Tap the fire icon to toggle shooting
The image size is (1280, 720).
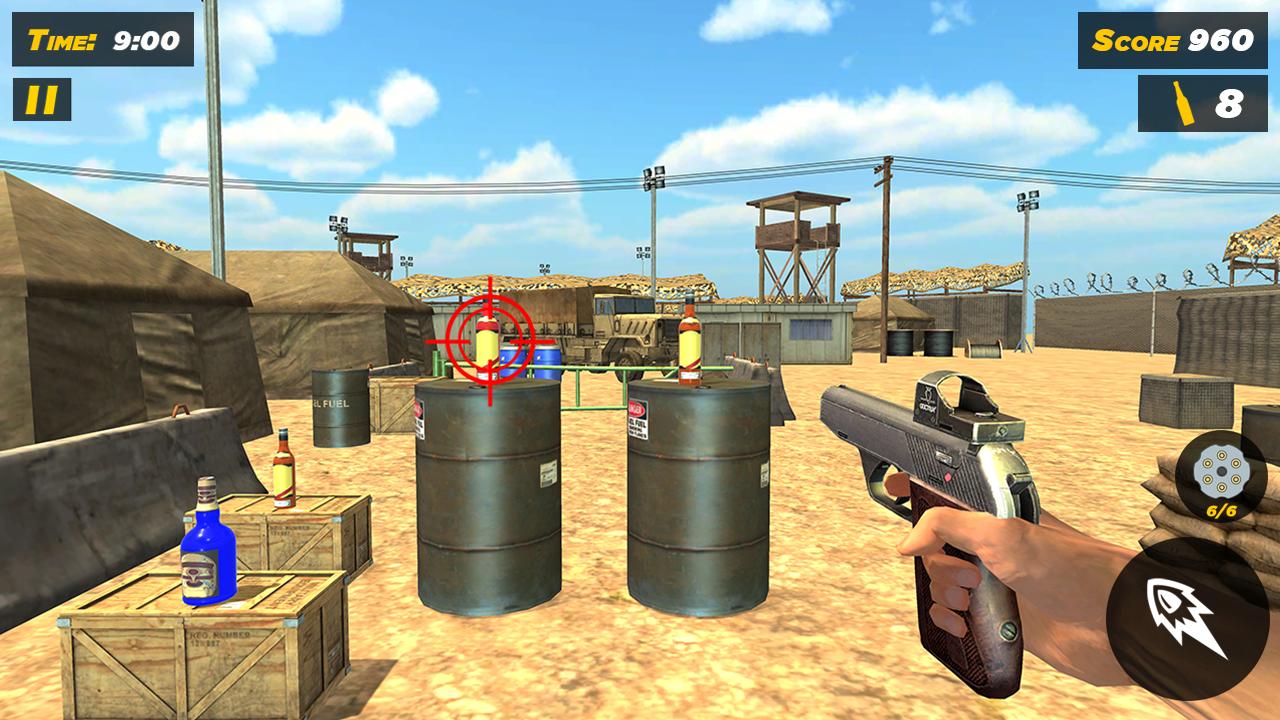(1183, 614)
